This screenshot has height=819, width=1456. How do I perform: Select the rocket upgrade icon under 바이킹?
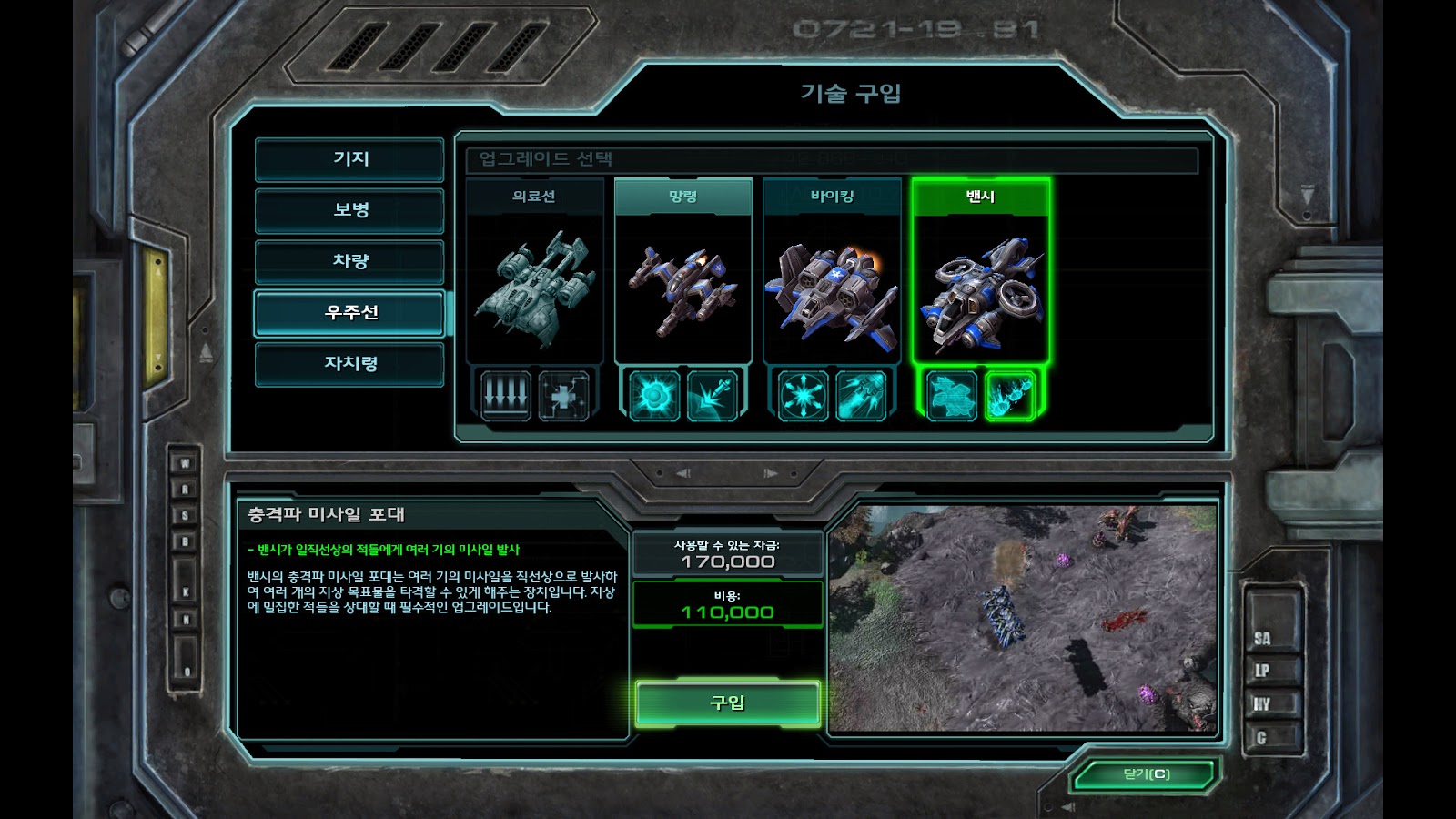pos(861,396)
